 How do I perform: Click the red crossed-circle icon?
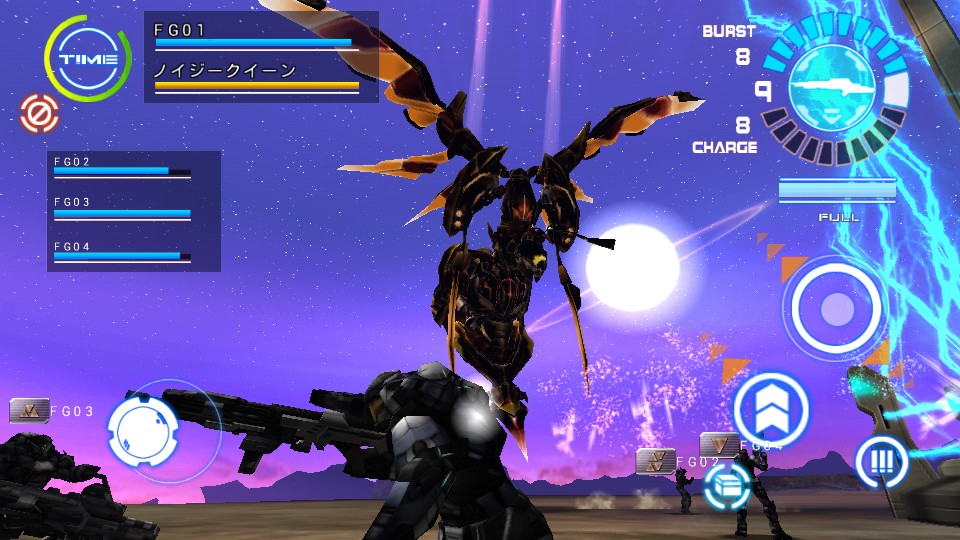pos(37,112)
